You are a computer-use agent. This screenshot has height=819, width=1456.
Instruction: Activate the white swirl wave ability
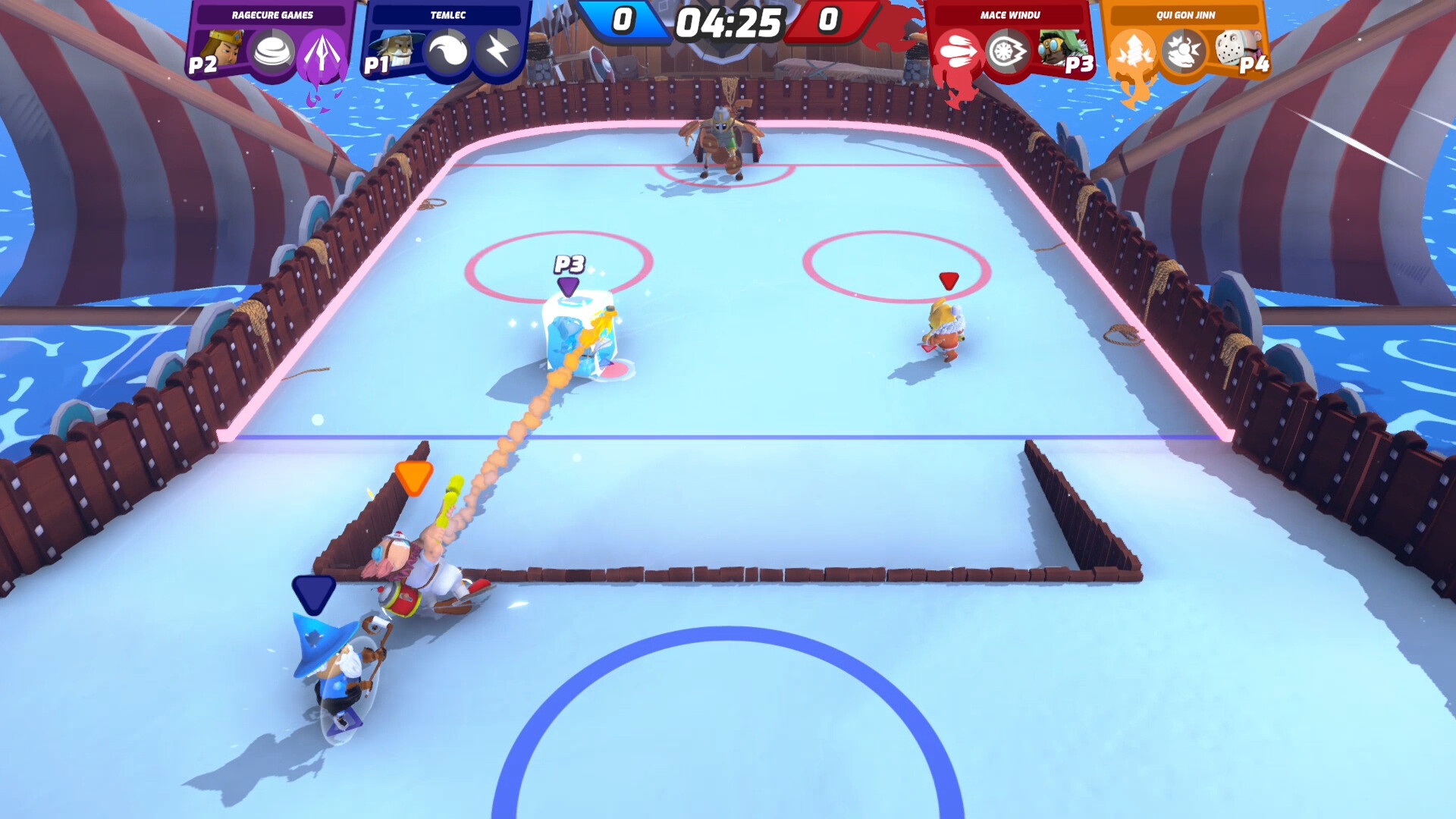pyautogui.click(x=448, y=52)
